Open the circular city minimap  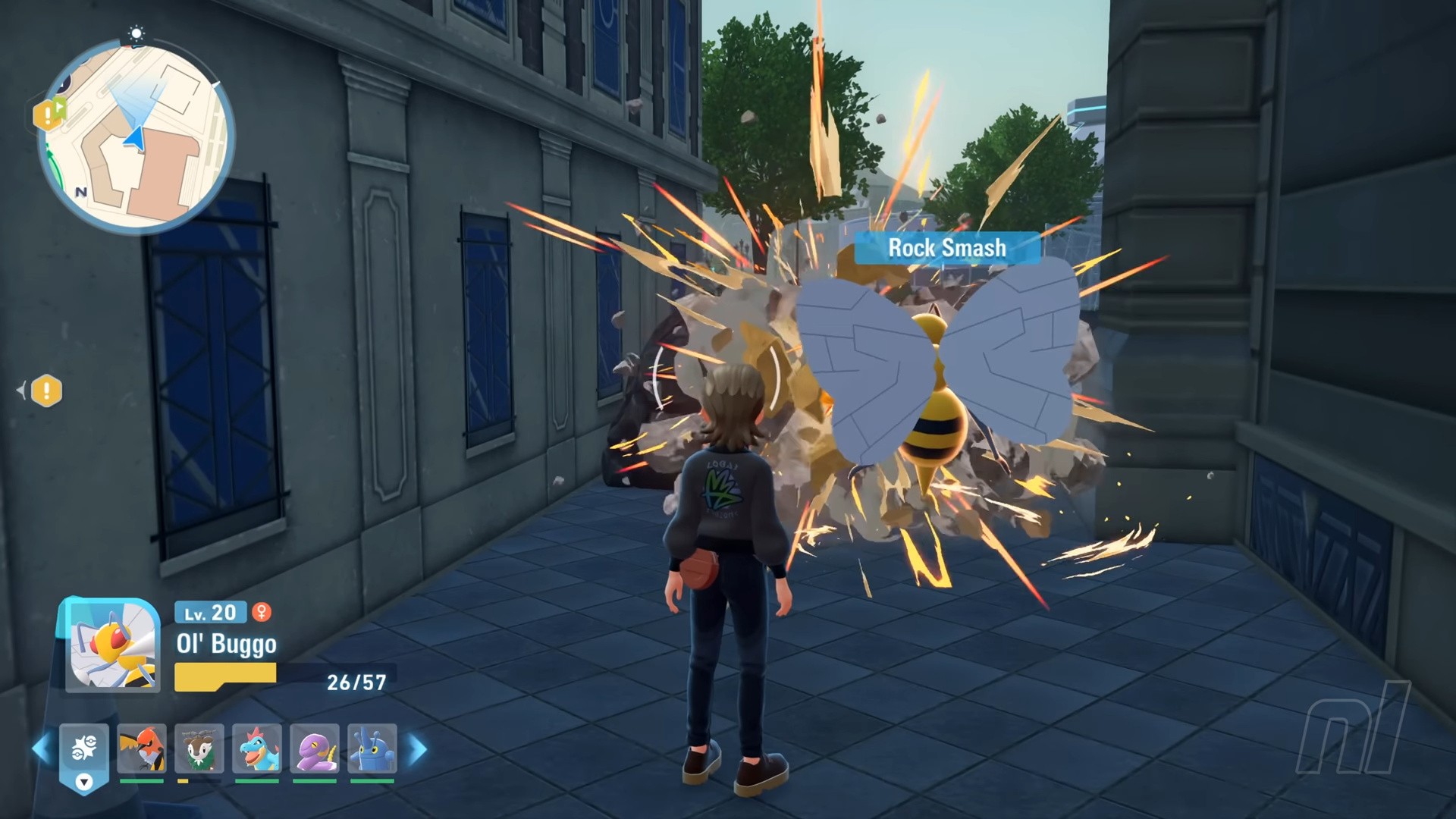tap(136, 136)
